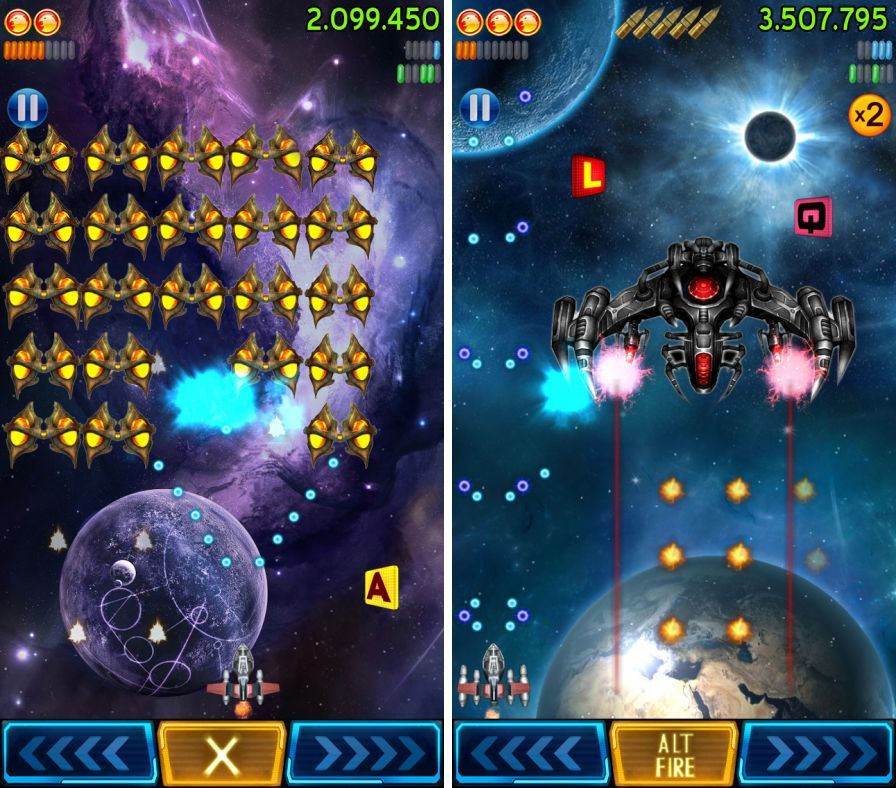The height and width of the screenshot is (788, 896).
Task: Pause the game showing score 2.099.450
Action: click(27, 108)
